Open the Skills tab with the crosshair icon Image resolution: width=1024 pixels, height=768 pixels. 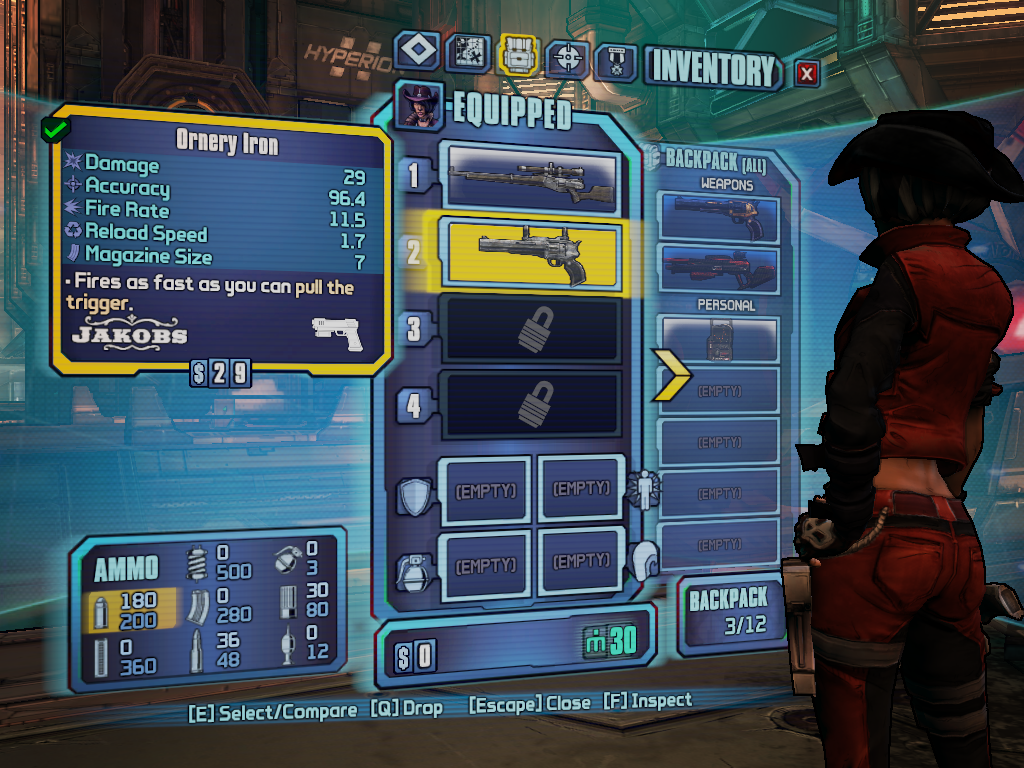pyautogui.click(x=567, y=59)
